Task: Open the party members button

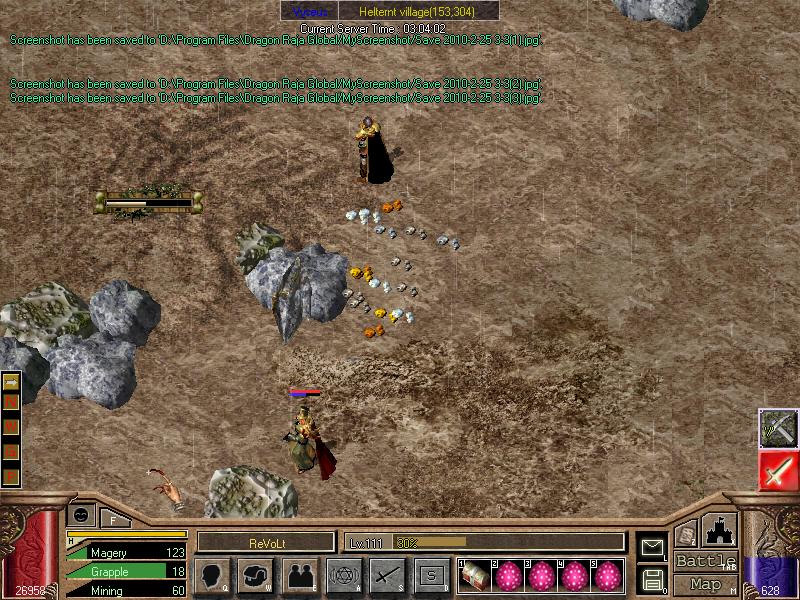Action: pos(300,575)
